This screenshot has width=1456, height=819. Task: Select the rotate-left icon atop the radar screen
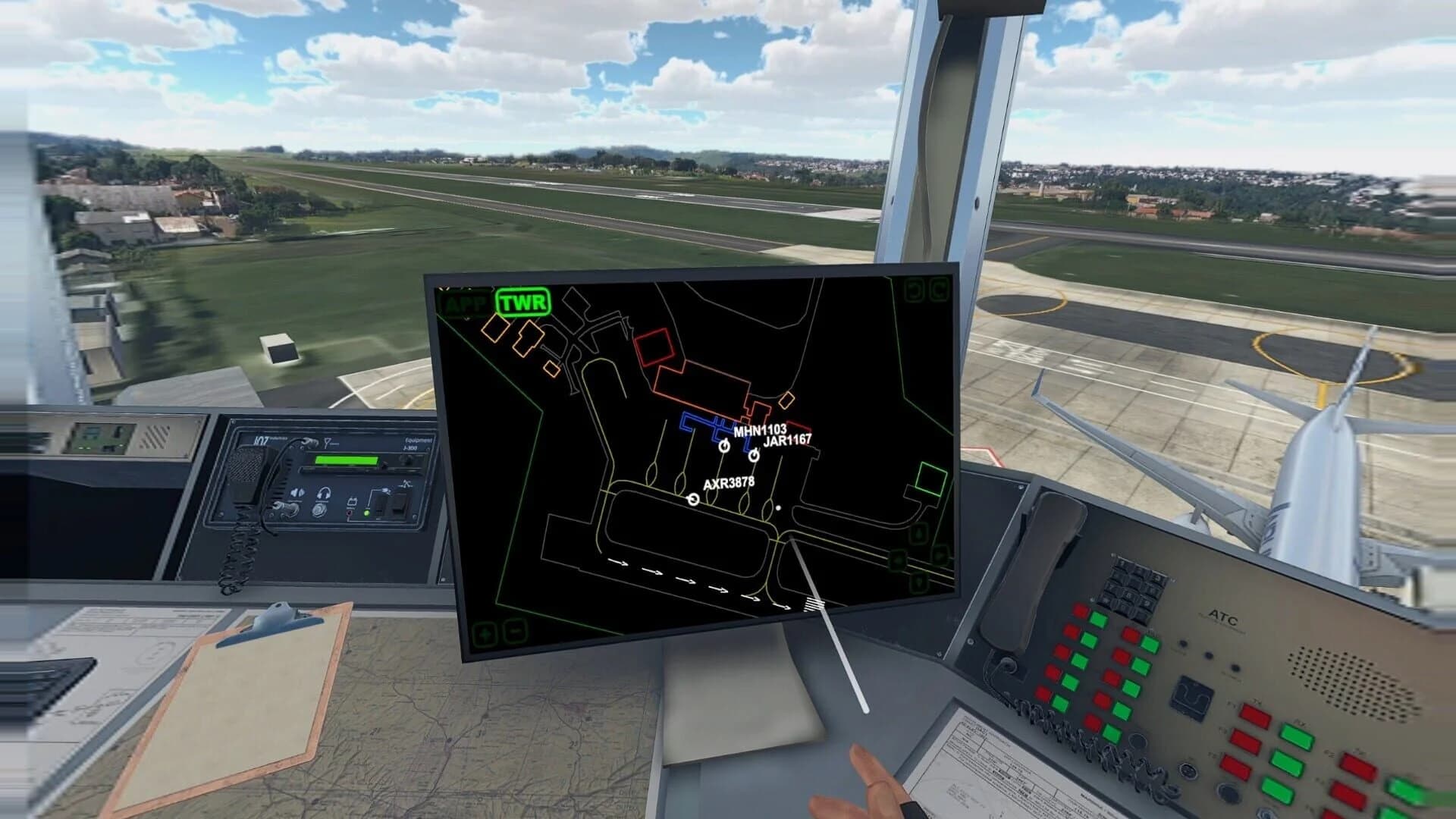[x=914, y=290]
